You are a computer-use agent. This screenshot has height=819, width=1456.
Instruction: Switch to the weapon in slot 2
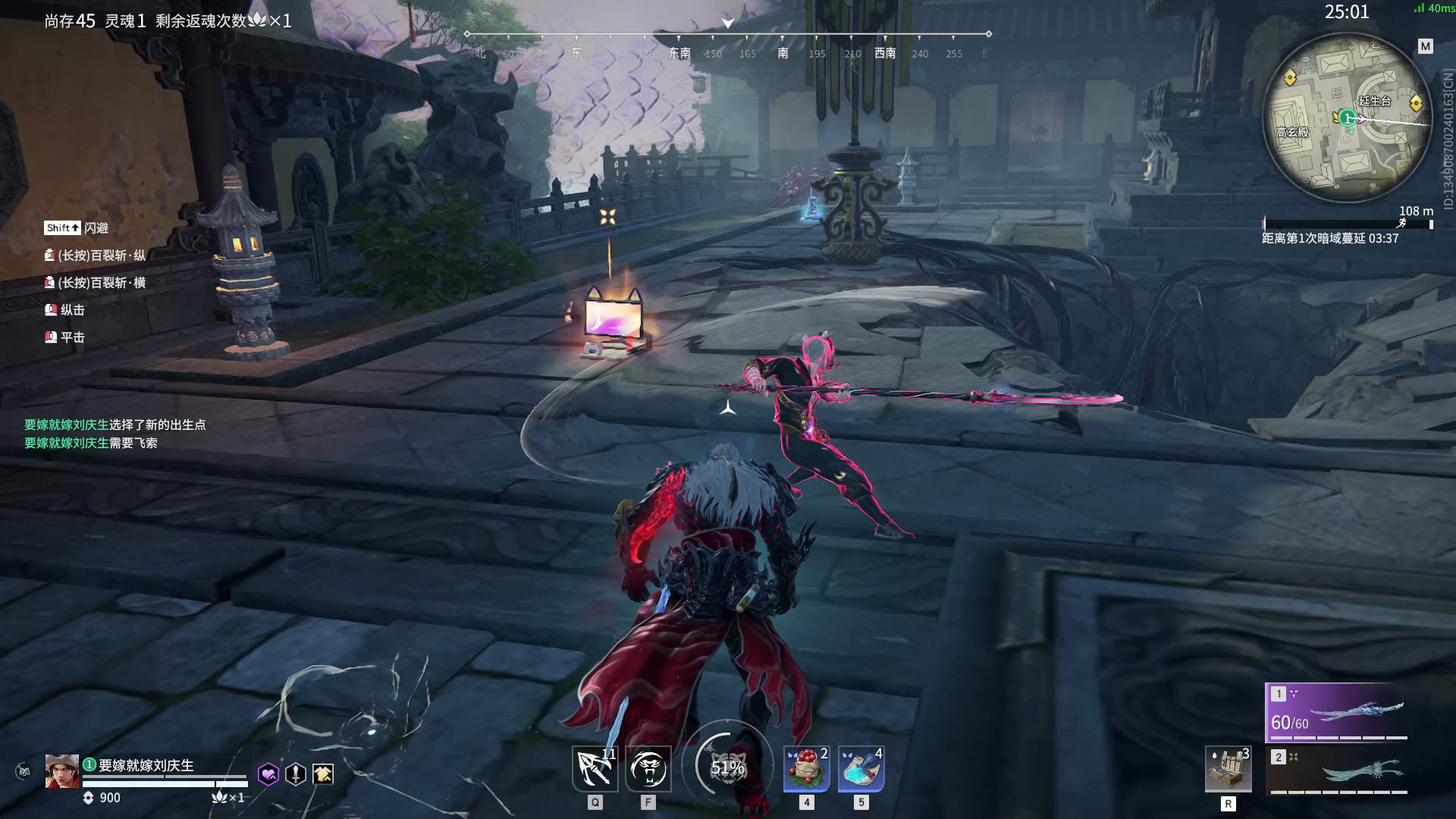click(x=1336, y=770)
